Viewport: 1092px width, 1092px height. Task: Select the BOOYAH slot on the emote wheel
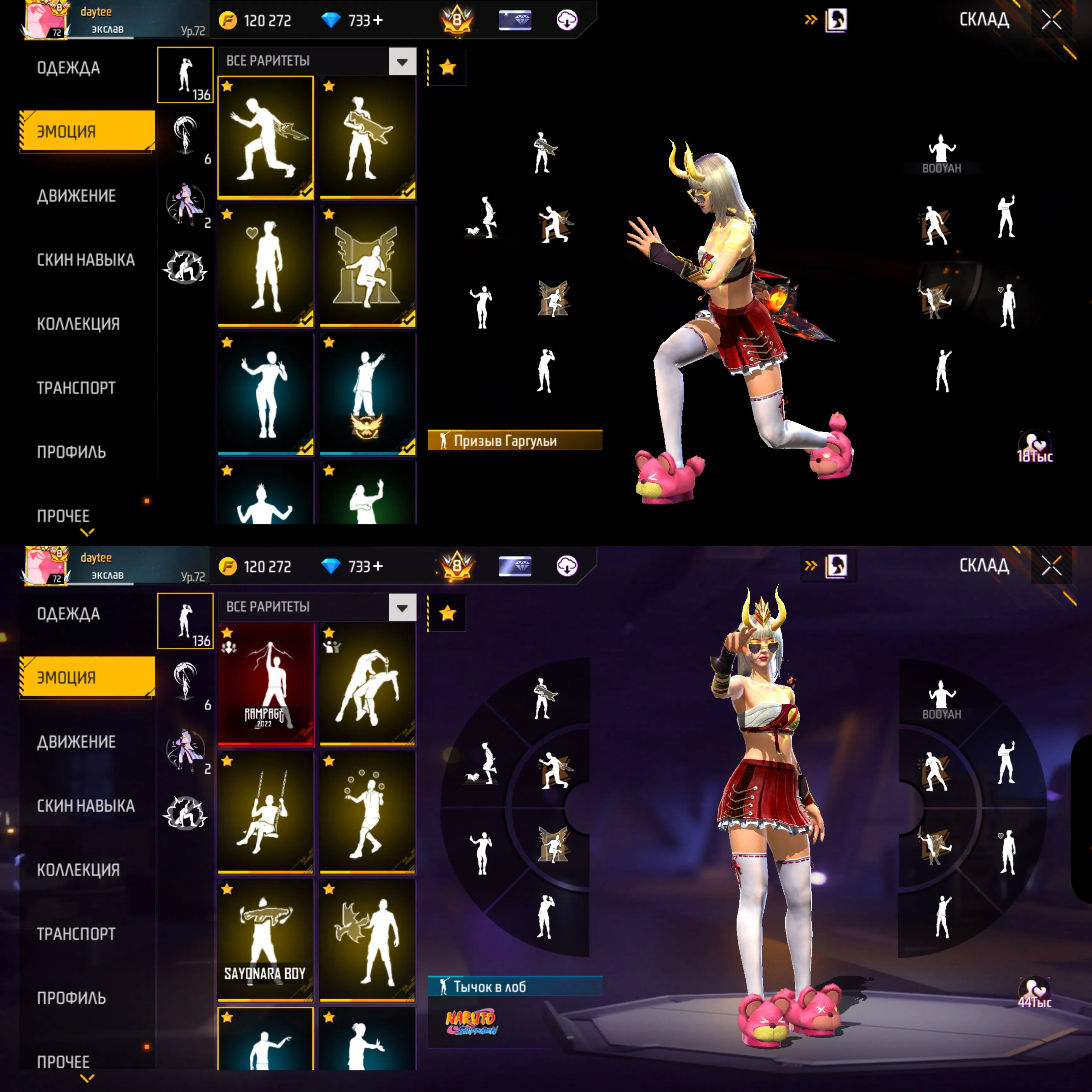(941, 153)
